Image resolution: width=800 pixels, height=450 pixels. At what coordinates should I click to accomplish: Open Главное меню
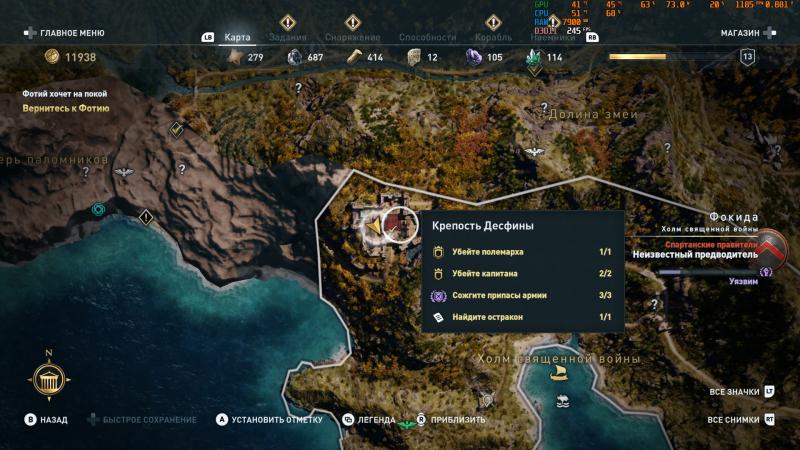point(66,33)
